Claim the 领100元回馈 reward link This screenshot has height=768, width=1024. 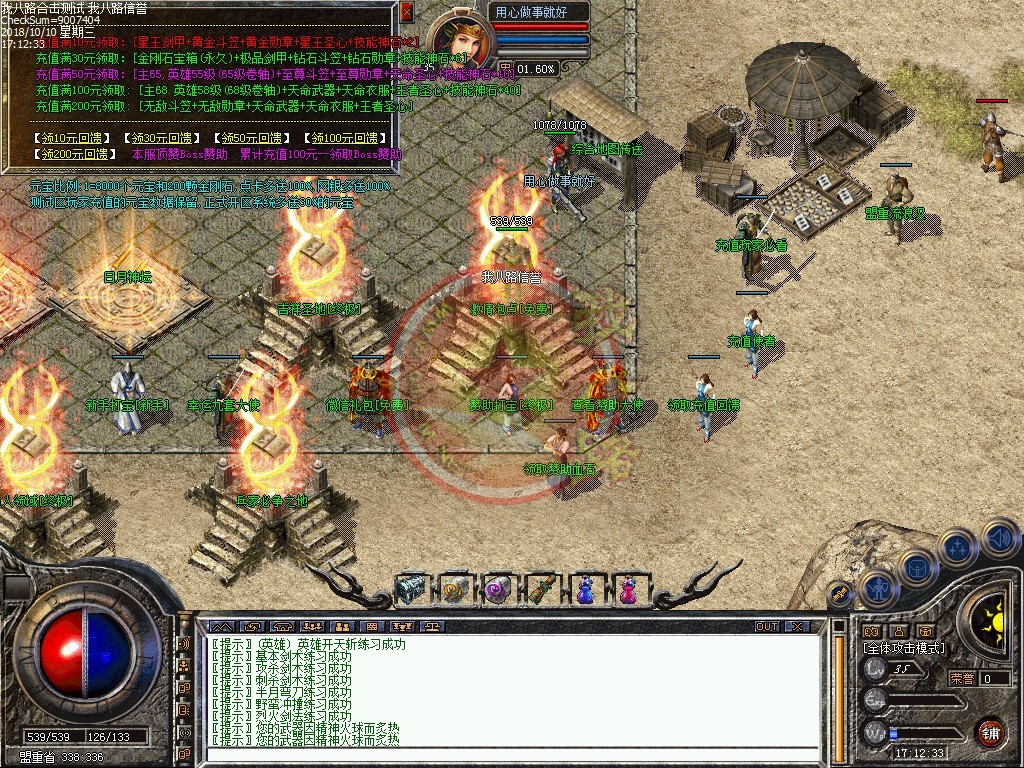click(344, 138)
